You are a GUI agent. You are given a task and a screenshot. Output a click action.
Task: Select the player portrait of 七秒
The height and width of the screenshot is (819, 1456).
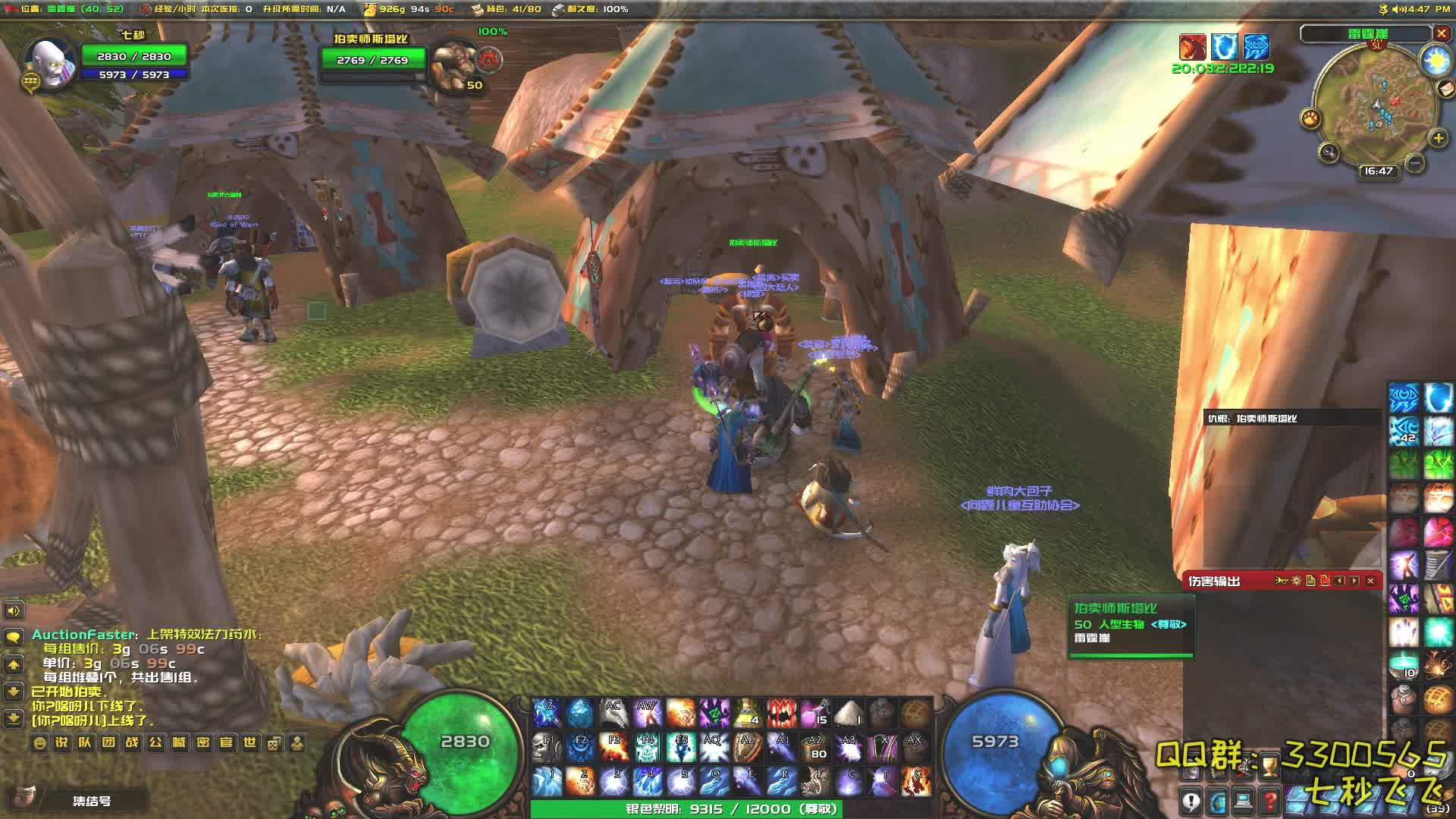click(x=49, y=62)
